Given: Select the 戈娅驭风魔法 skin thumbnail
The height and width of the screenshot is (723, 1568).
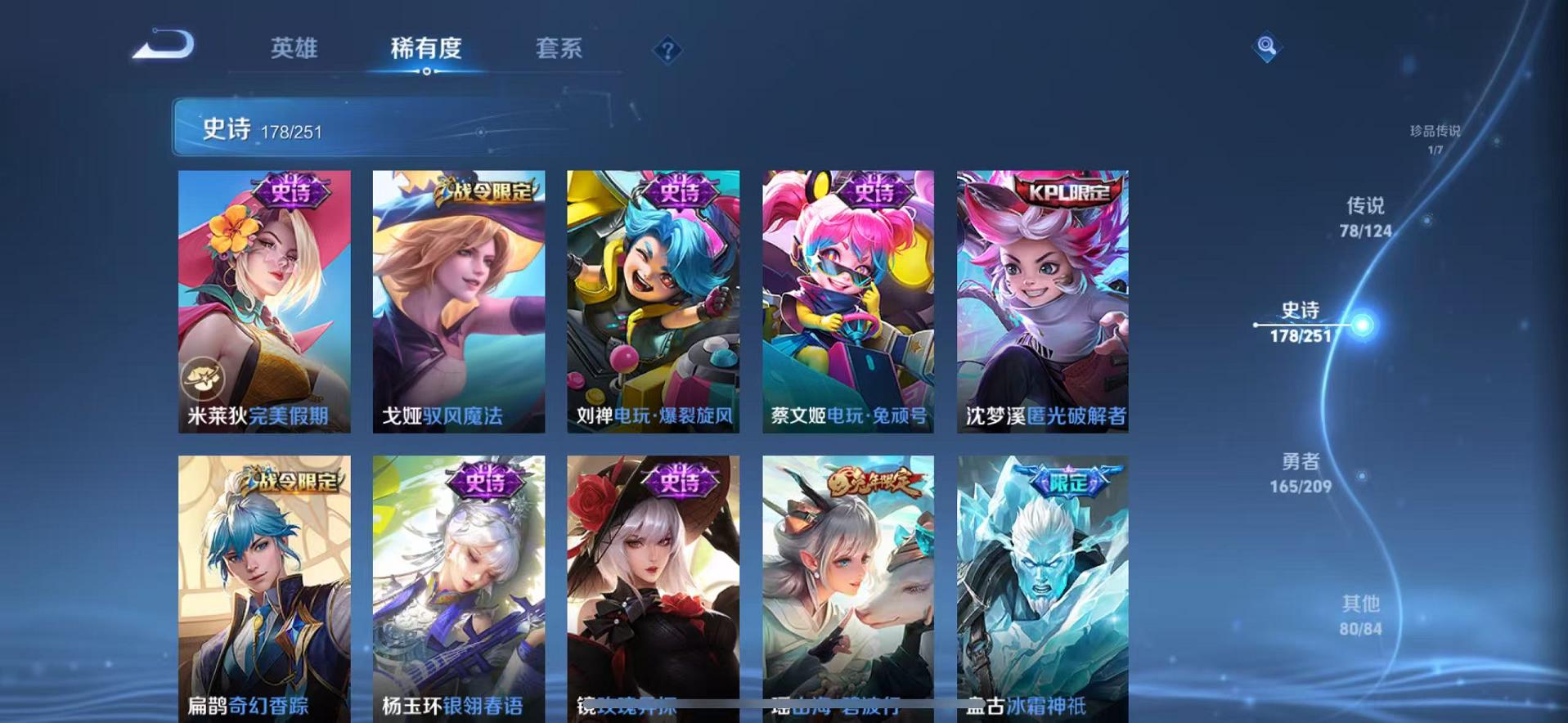Looking at the screenshot, I should coord(458,303).
